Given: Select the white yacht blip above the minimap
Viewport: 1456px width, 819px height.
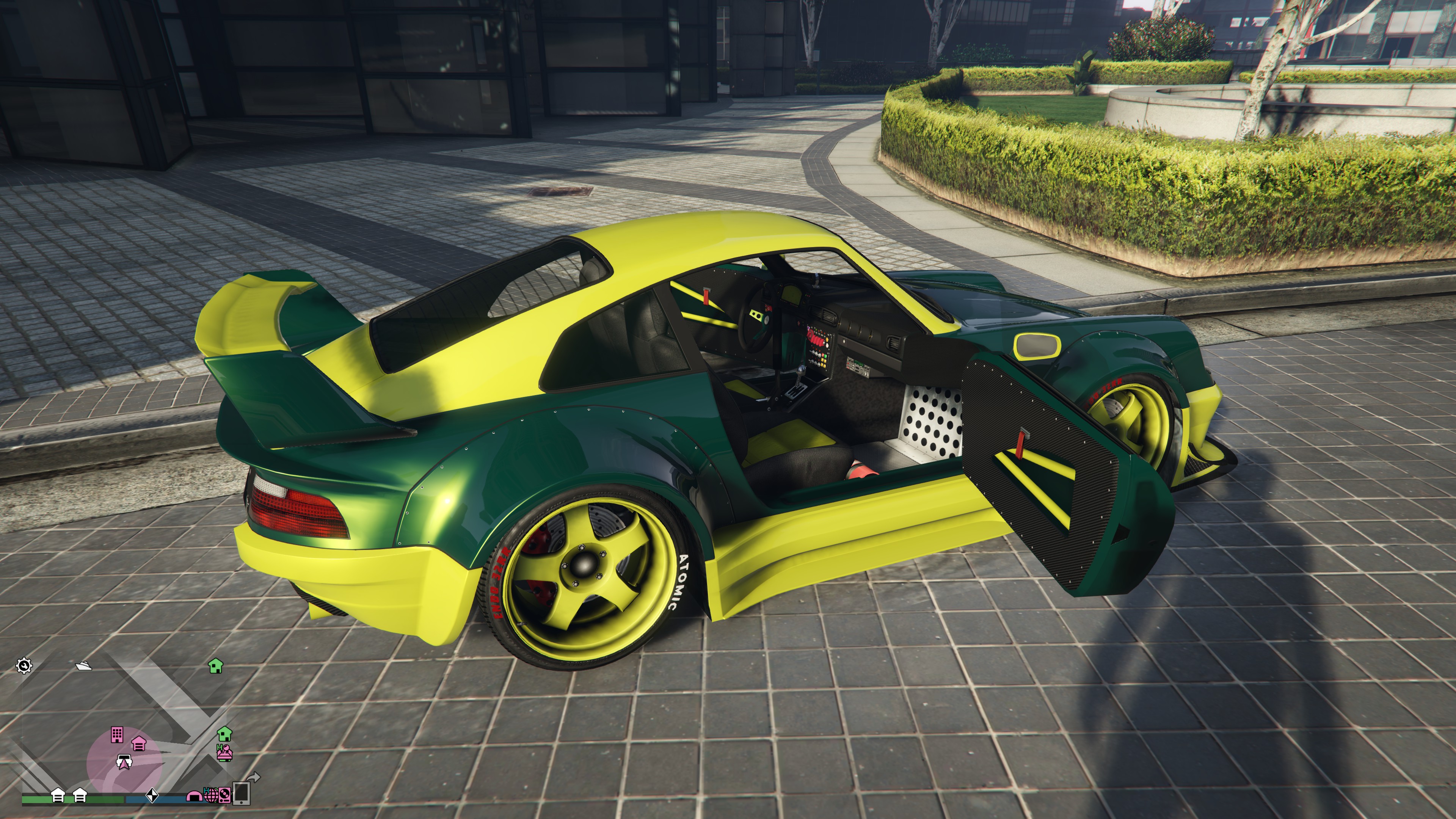Looking at the screenshot, I should [x=83, y=667].
